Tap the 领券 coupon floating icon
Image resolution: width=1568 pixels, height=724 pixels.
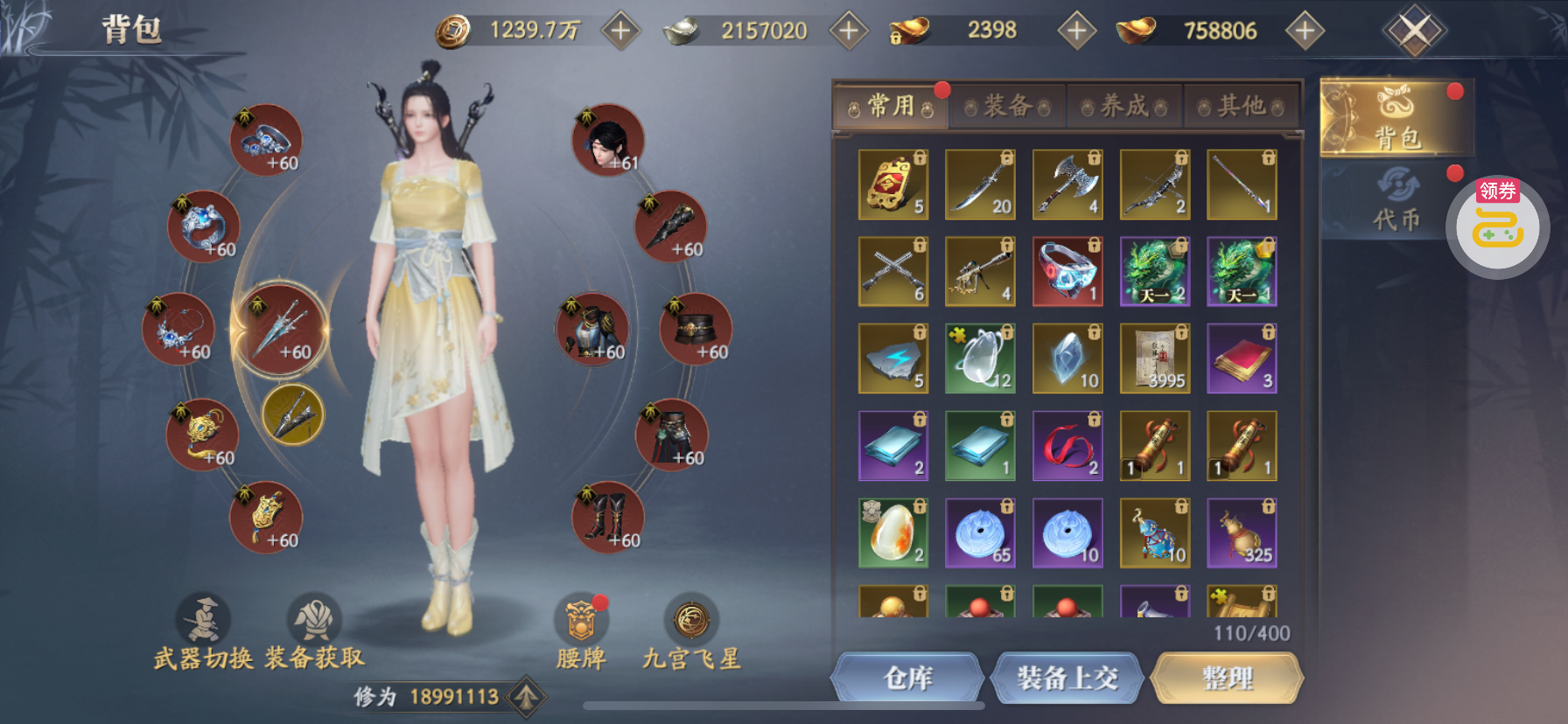coord(1497,226)
